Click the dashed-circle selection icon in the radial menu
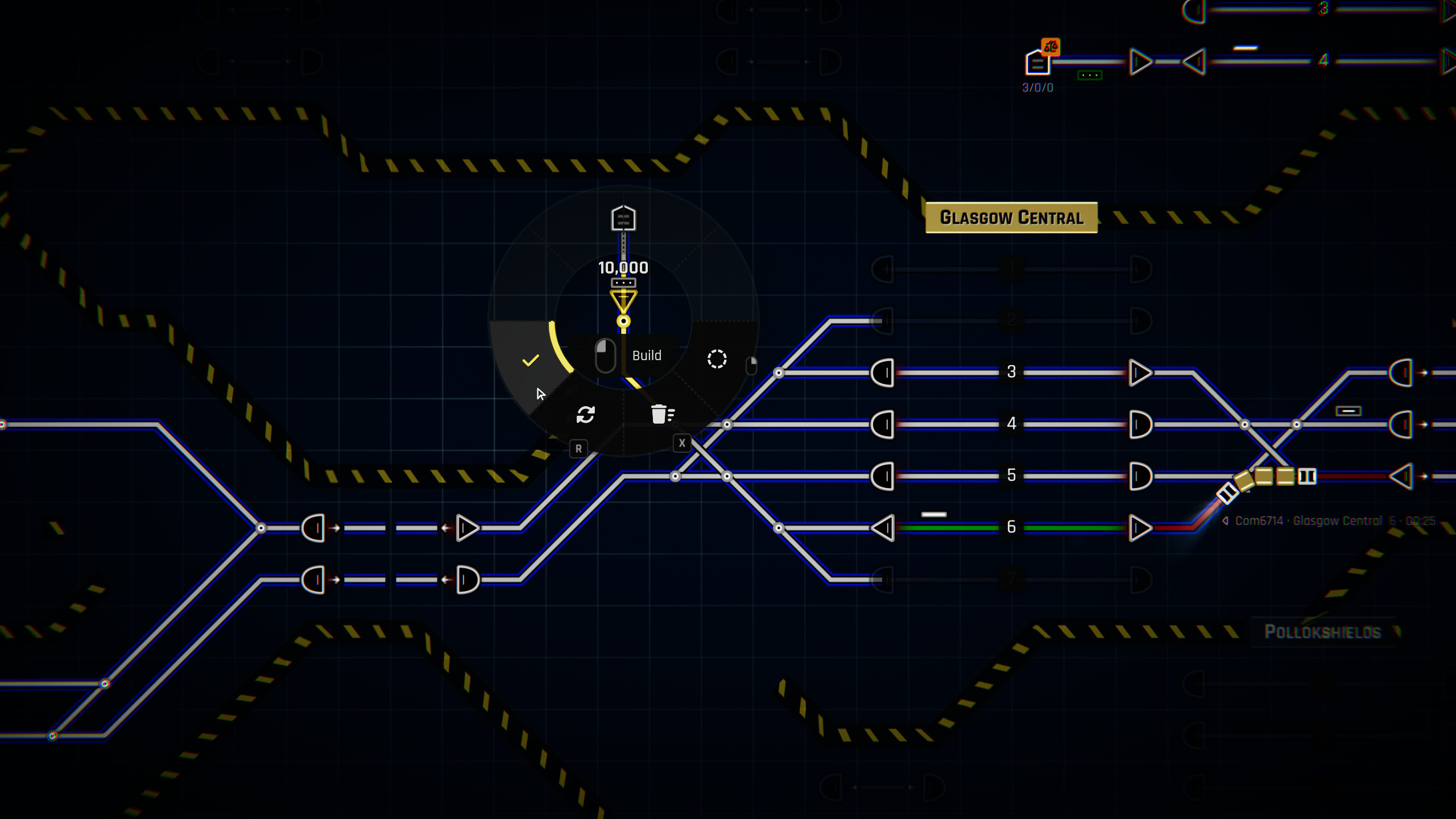The width and height of the screenshot is (1456, 819). tap(717, 358)
